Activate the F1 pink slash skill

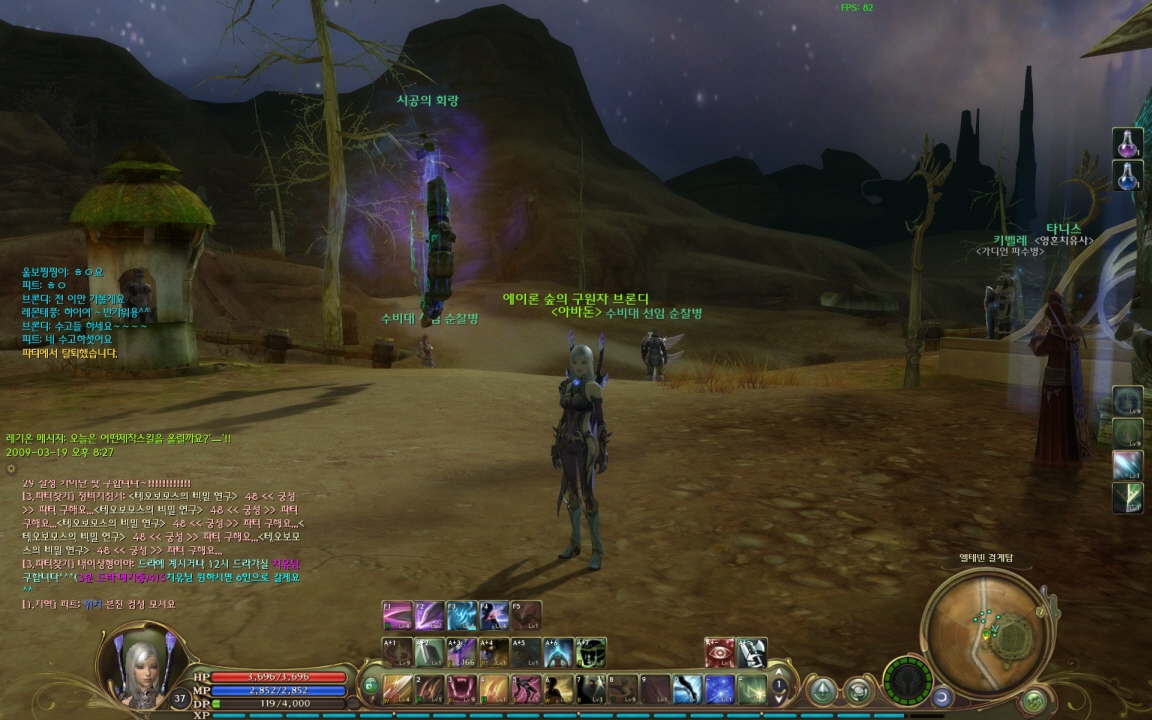(397, 614)
